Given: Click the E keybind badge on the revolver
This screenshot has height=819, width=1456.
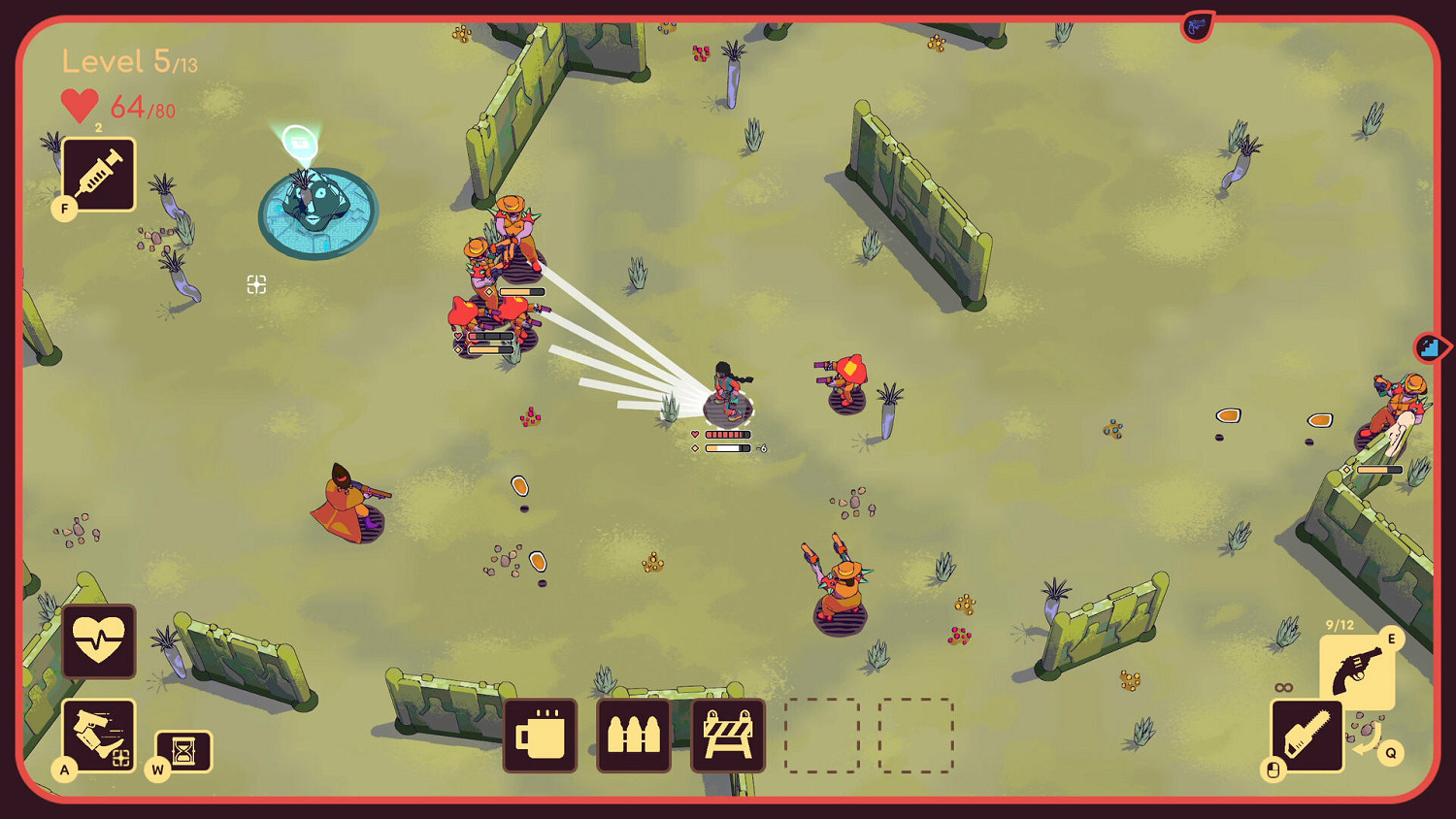Looking at the screenshot, I should [1392, 638].
